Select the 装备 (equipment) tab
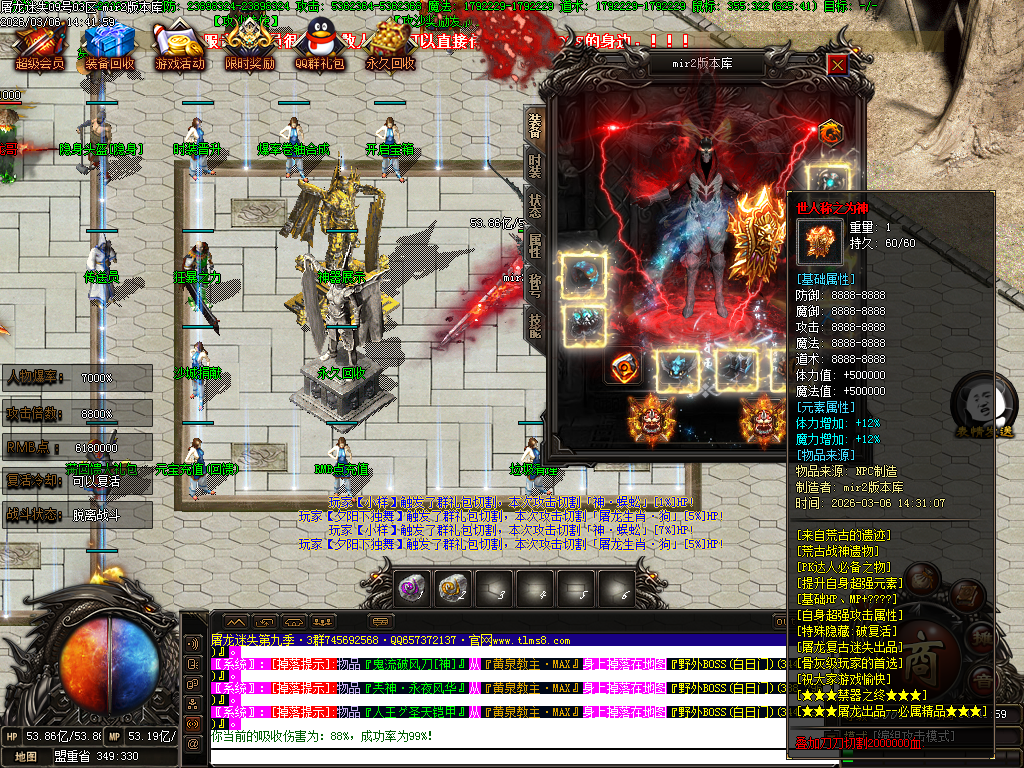This screenshot has width=1024, height=768. tap(535, 124)
